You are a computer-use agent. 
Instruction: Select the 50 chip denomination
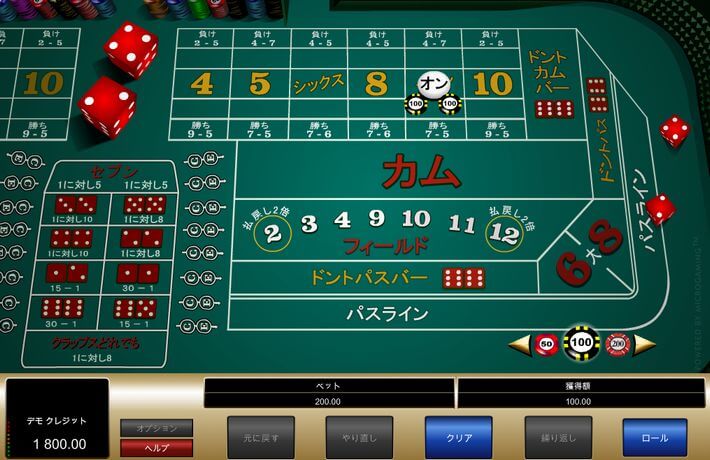tap(546, 344)
